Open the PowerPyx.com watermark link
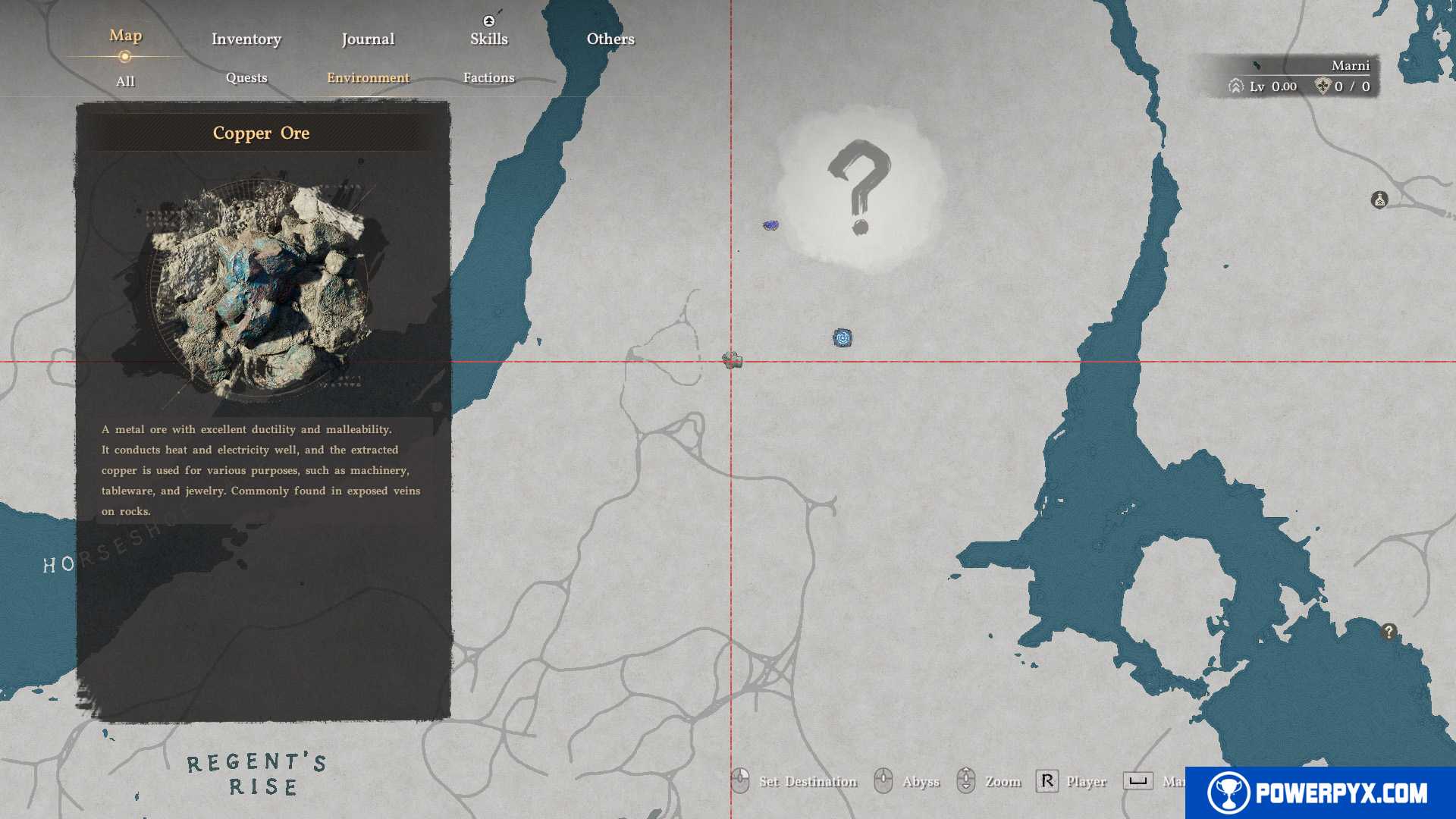 click(x=1319, y=793)
